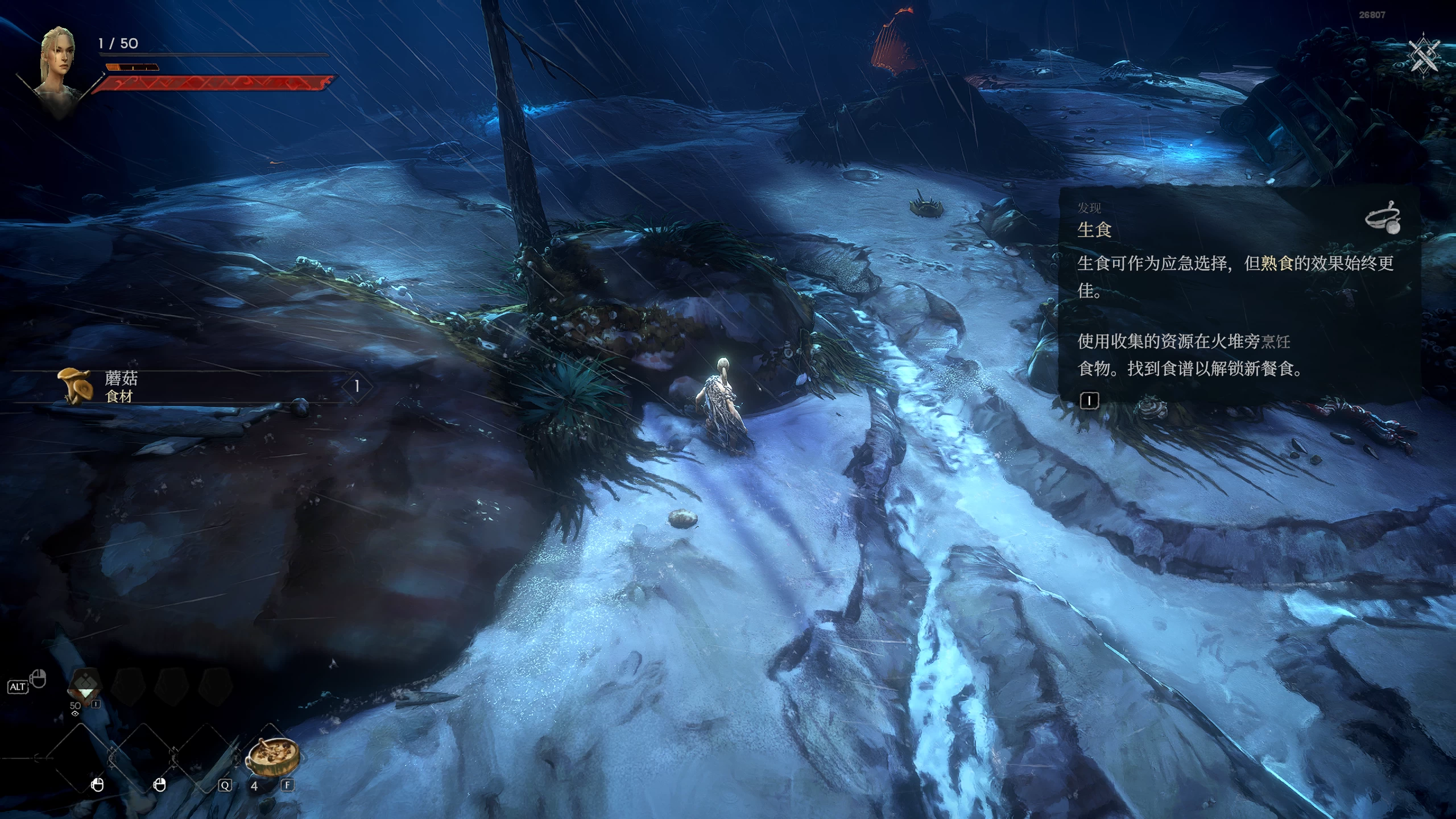Click the equipped weapon icon showing durability 50
Image resolution: width=1456 pixels, height=819 pixels.
85,684
